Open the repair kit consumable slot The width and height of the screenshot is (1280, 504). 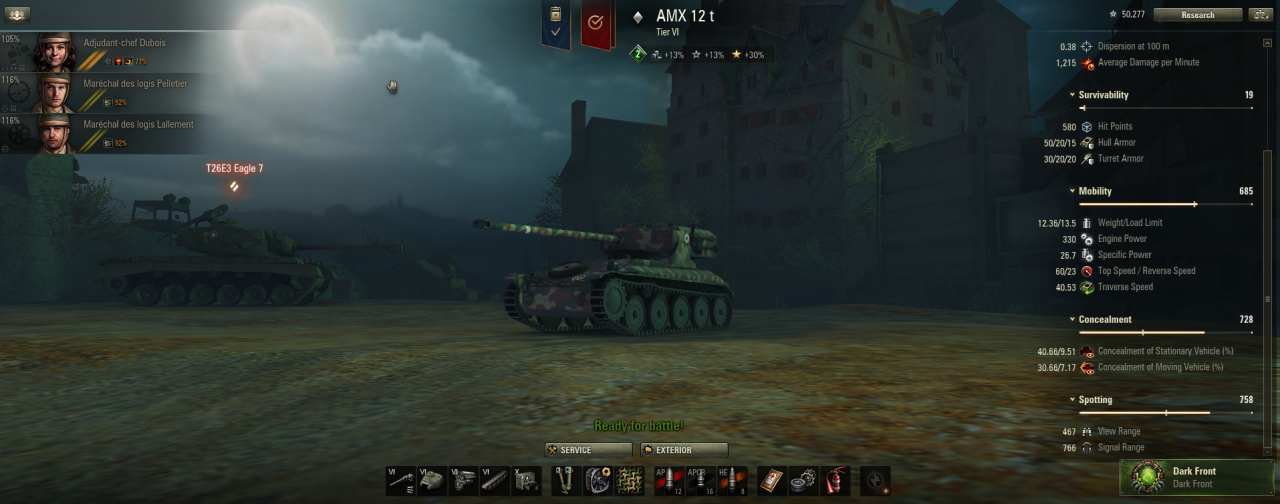(803, 481)
